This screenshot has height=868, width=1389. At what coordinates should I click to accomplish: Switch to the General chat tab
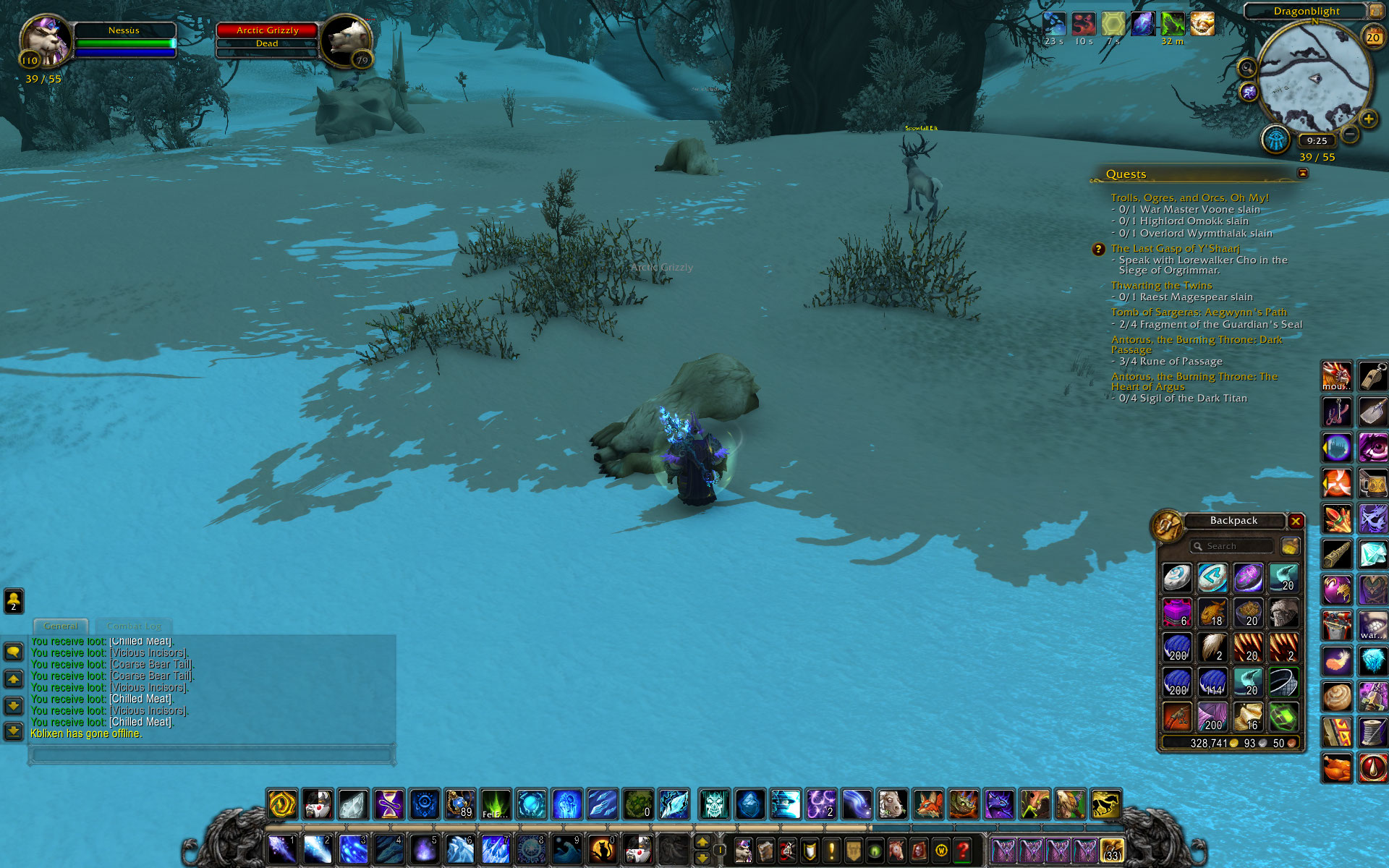61,626
